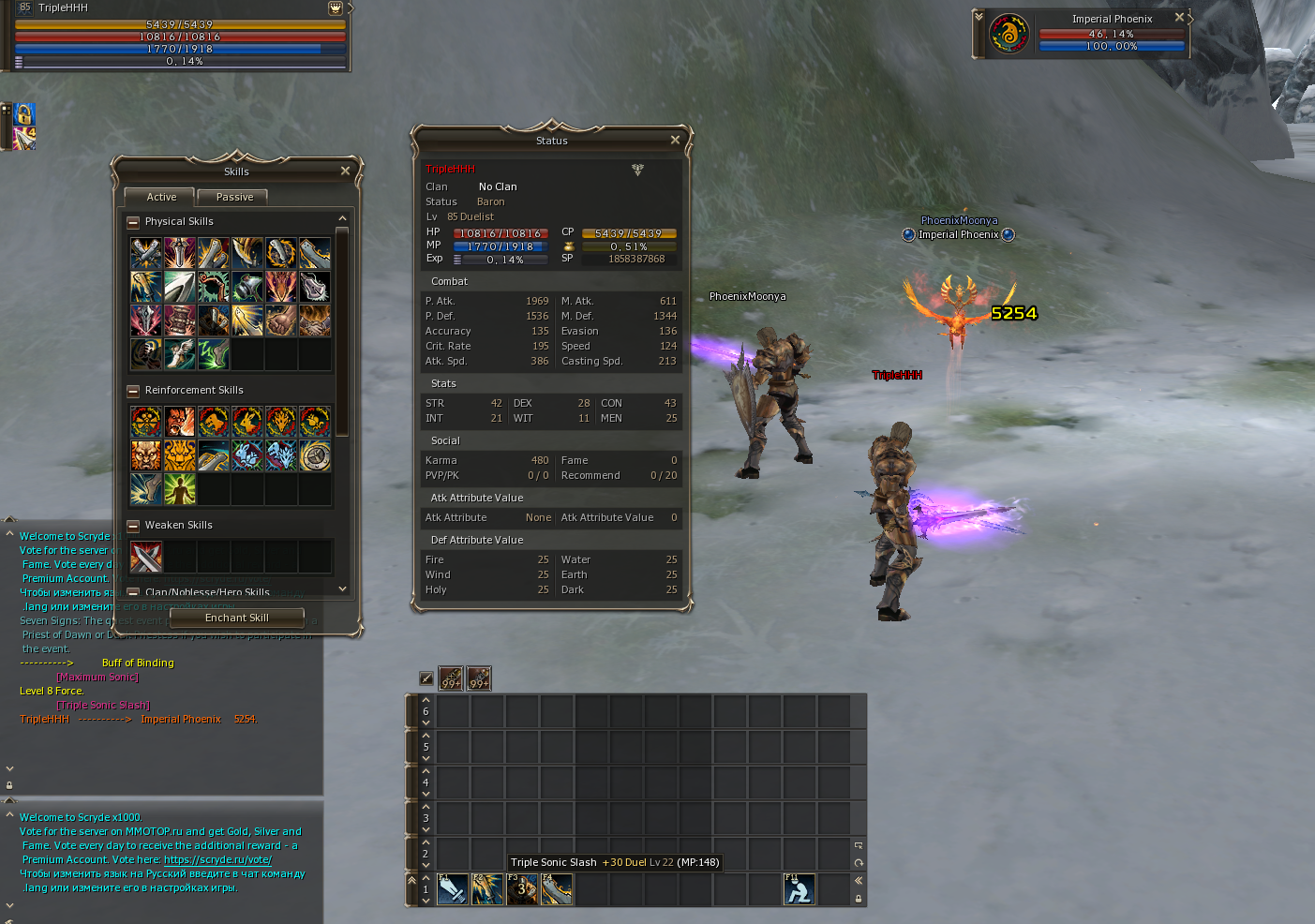Collapse the Reinforcement Skills section
Screen dimensions: 1315x924
pos(133,391)
